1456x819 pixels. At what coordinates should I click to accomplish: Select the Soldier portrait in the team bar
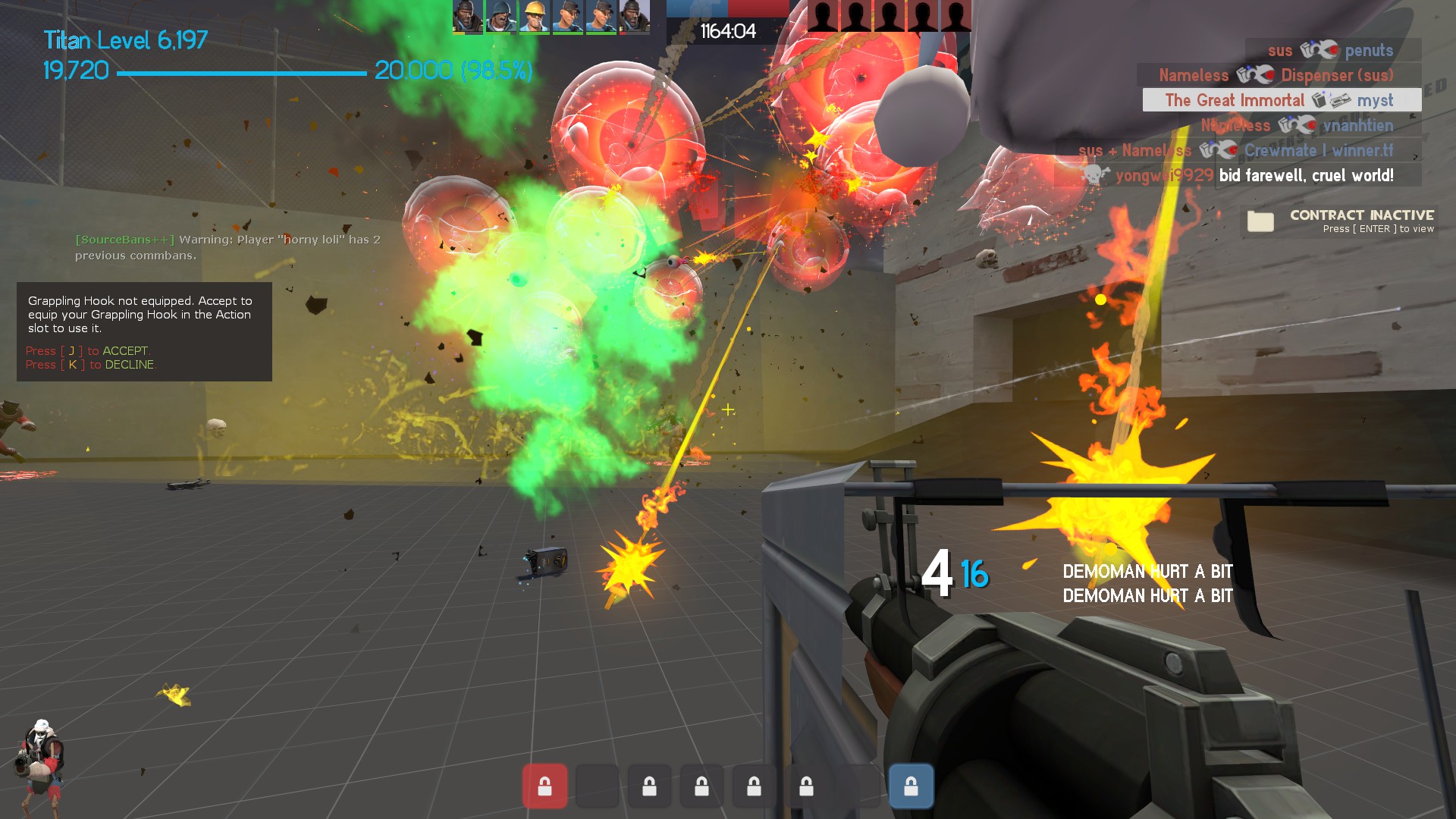500,17
